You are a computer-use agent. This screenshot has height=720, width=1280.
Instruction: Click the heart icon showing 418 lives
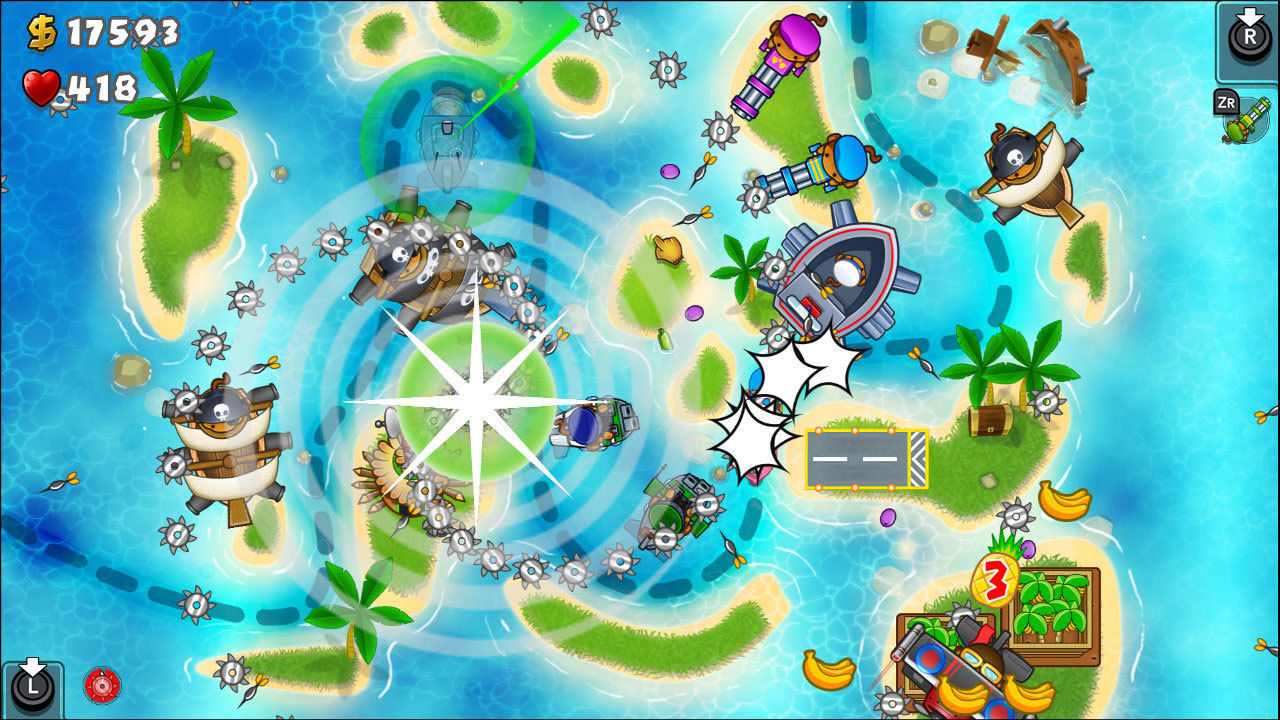[x=40, y=85]
